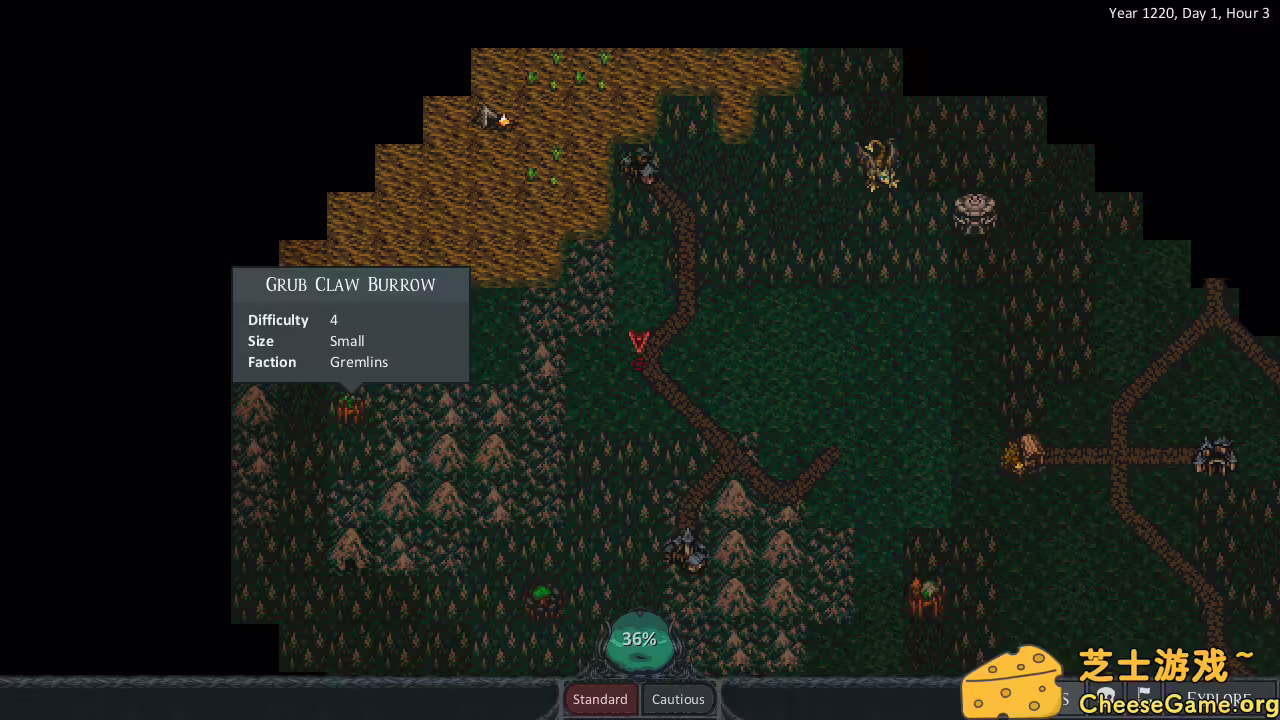Click the flag icon button

(1144, 696)
